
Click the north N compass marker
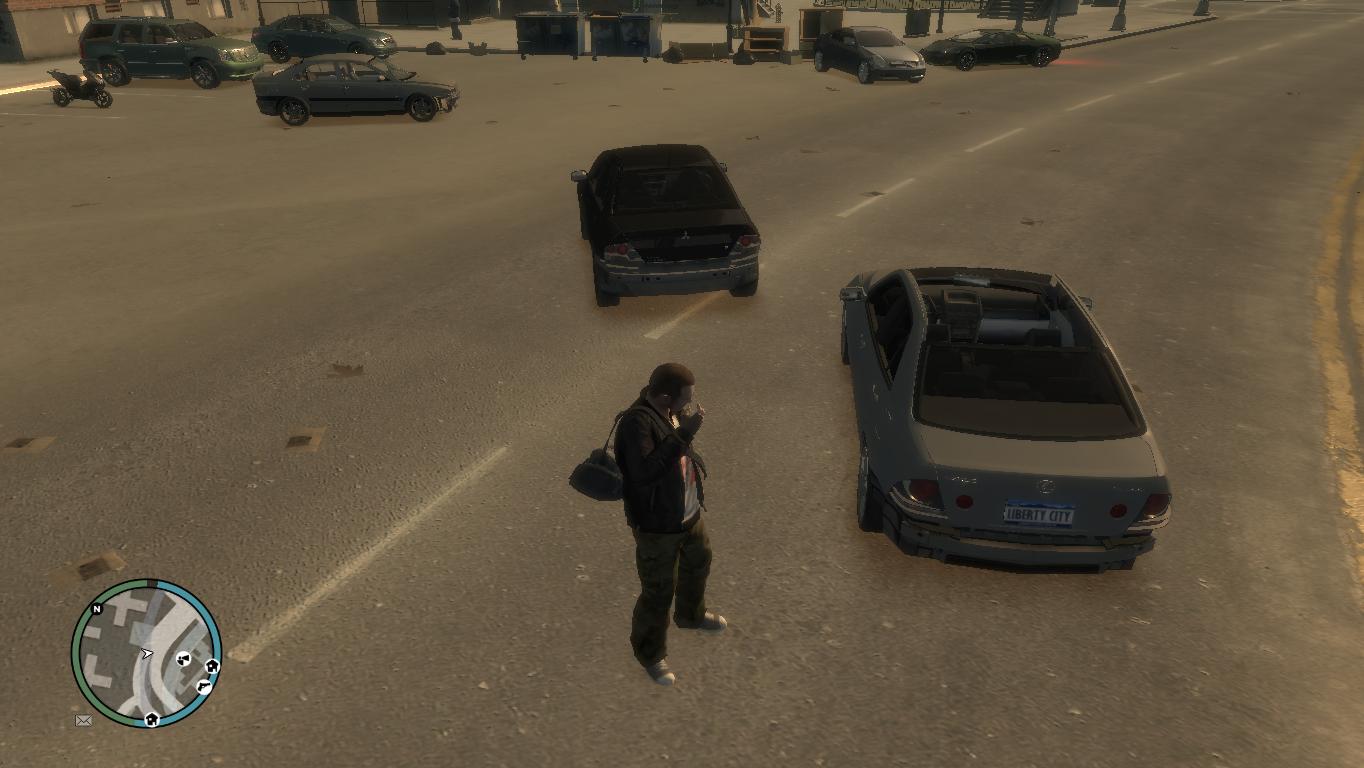97,609
